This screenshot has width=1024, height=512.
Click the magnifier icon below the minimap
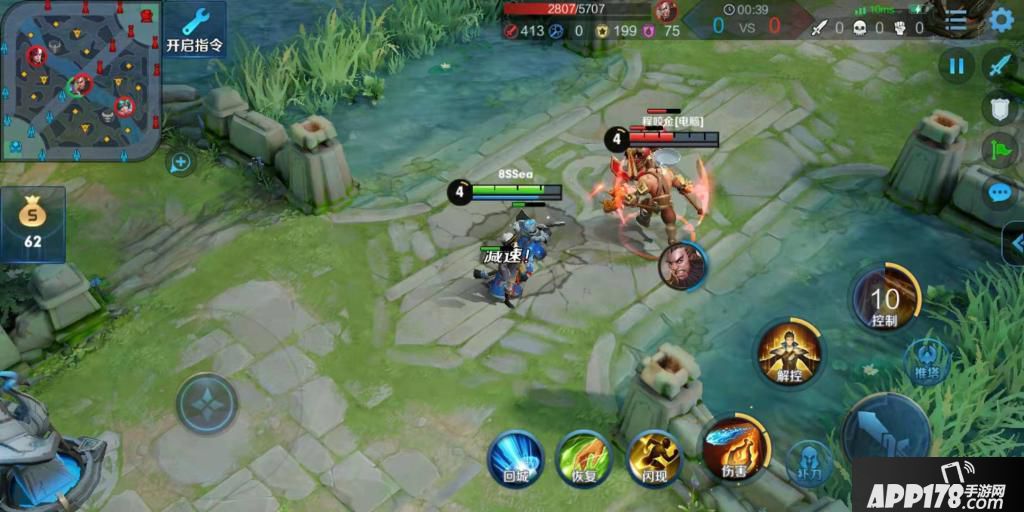tap(181, 162)
